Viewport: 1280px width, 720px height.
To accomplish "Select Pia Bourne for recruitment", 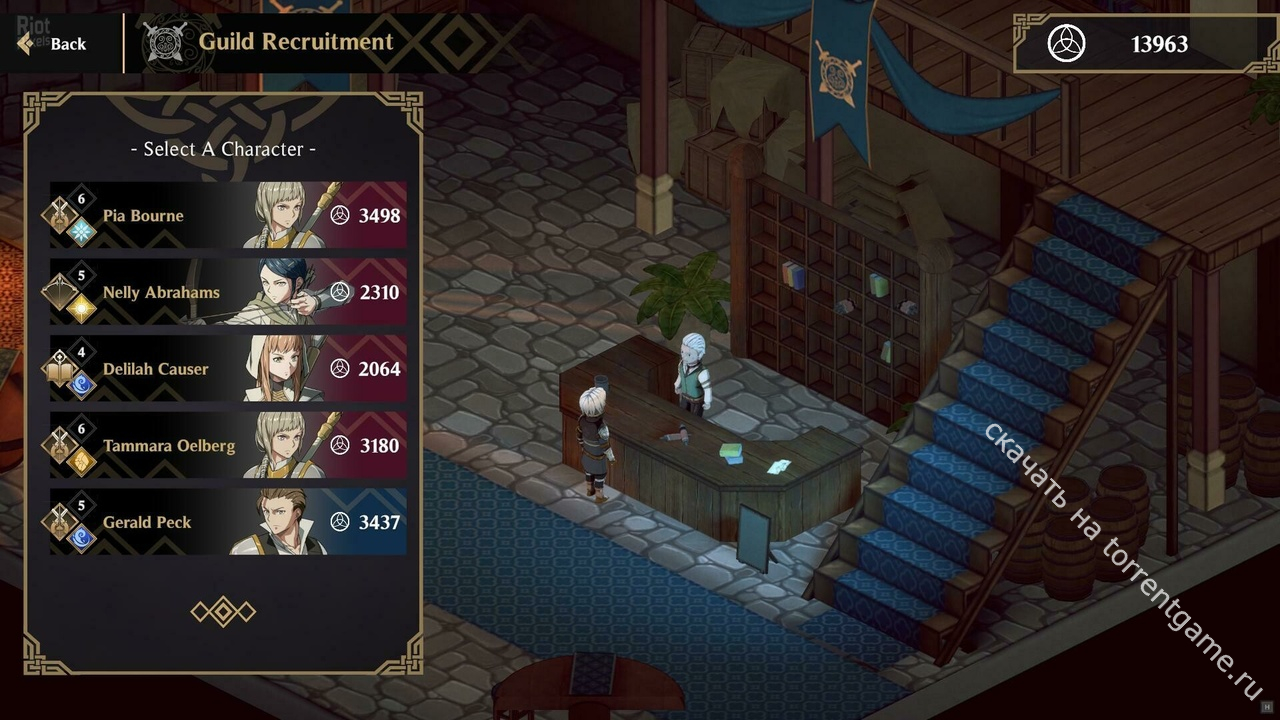I will (x=228, y=215).
